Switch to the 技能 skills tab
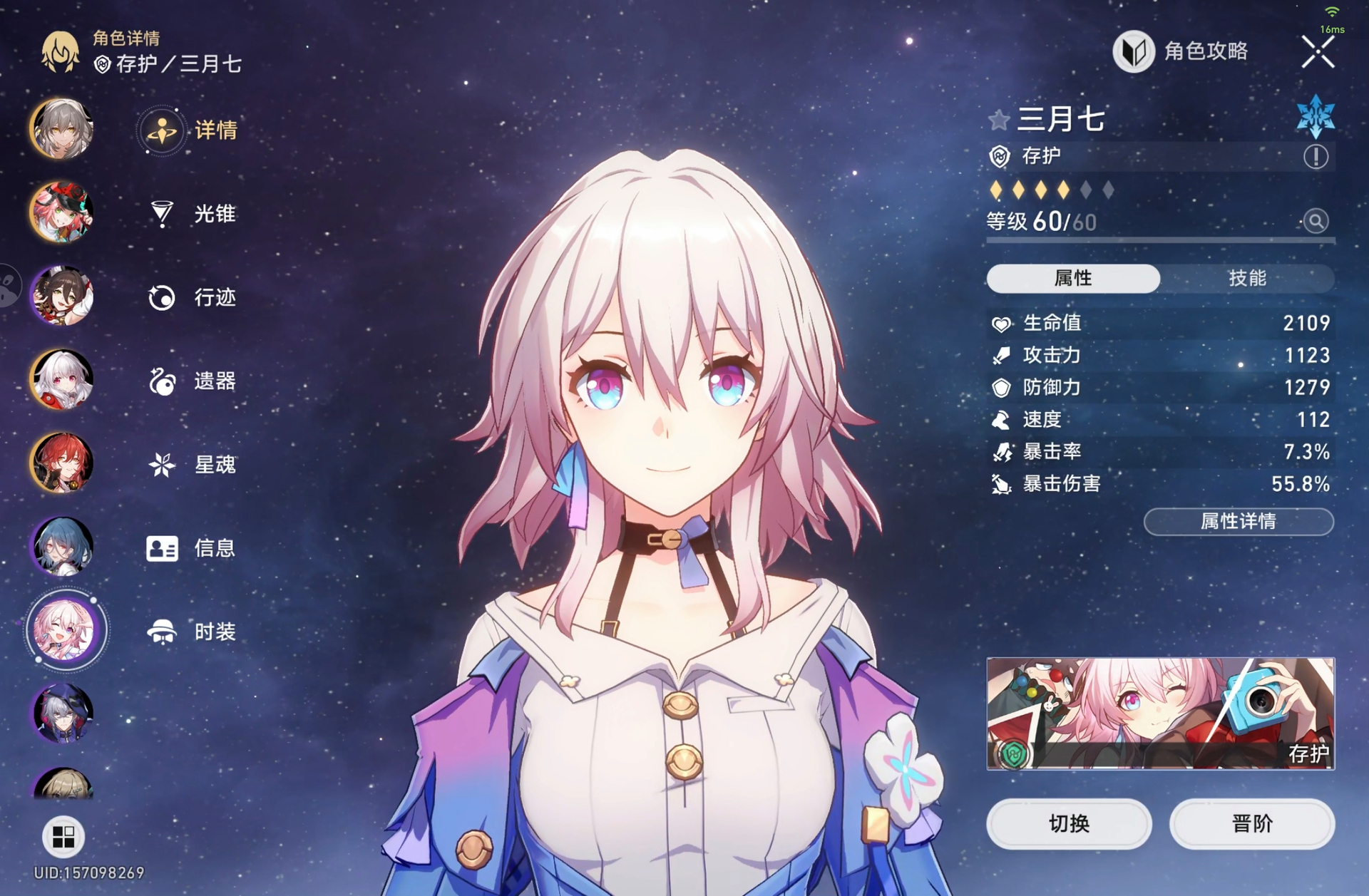This screenshot has height=896, width=1369. pyautogui.click(x=1247, y=278)
